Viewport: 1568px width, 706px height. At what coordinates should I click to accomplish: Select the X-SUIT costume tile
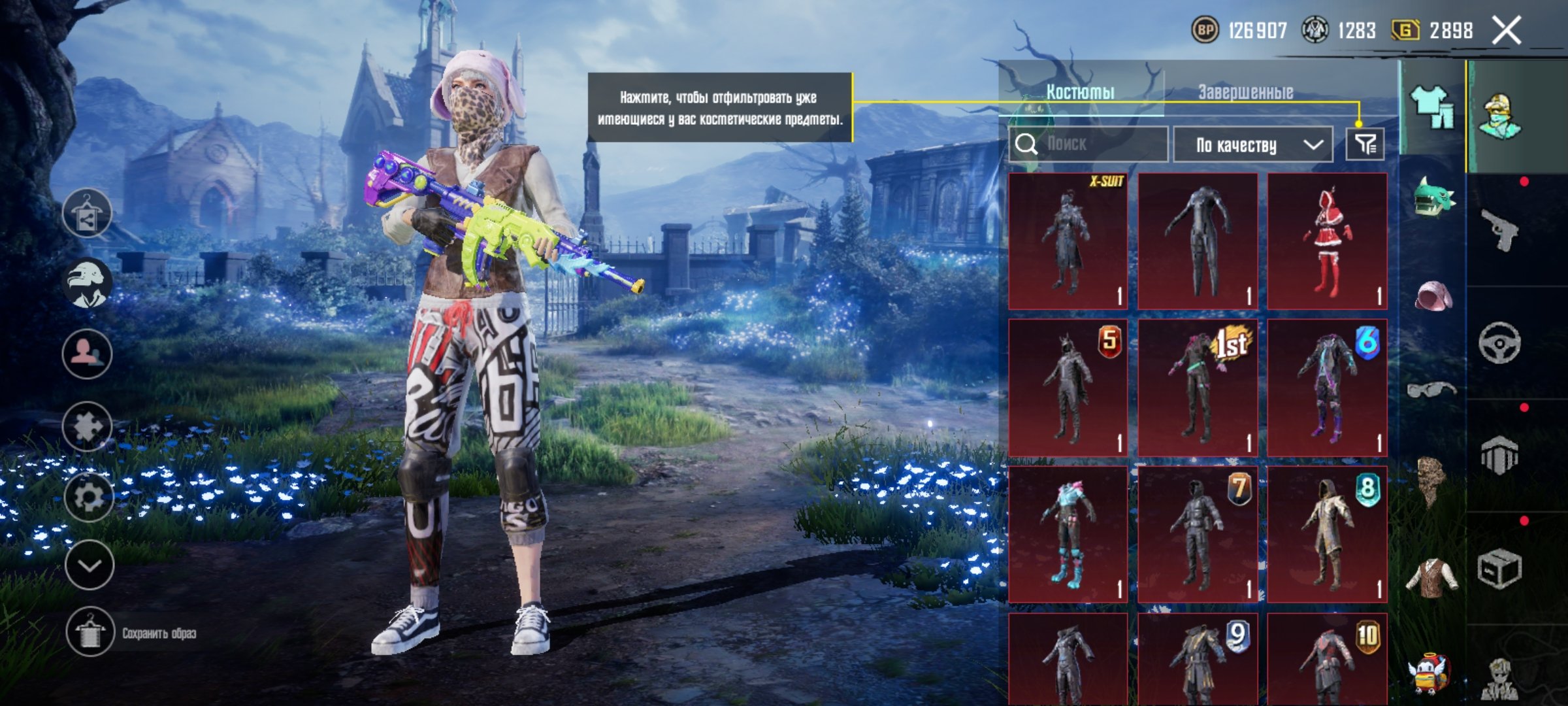pyautogui.click(x=1068, y=241)
